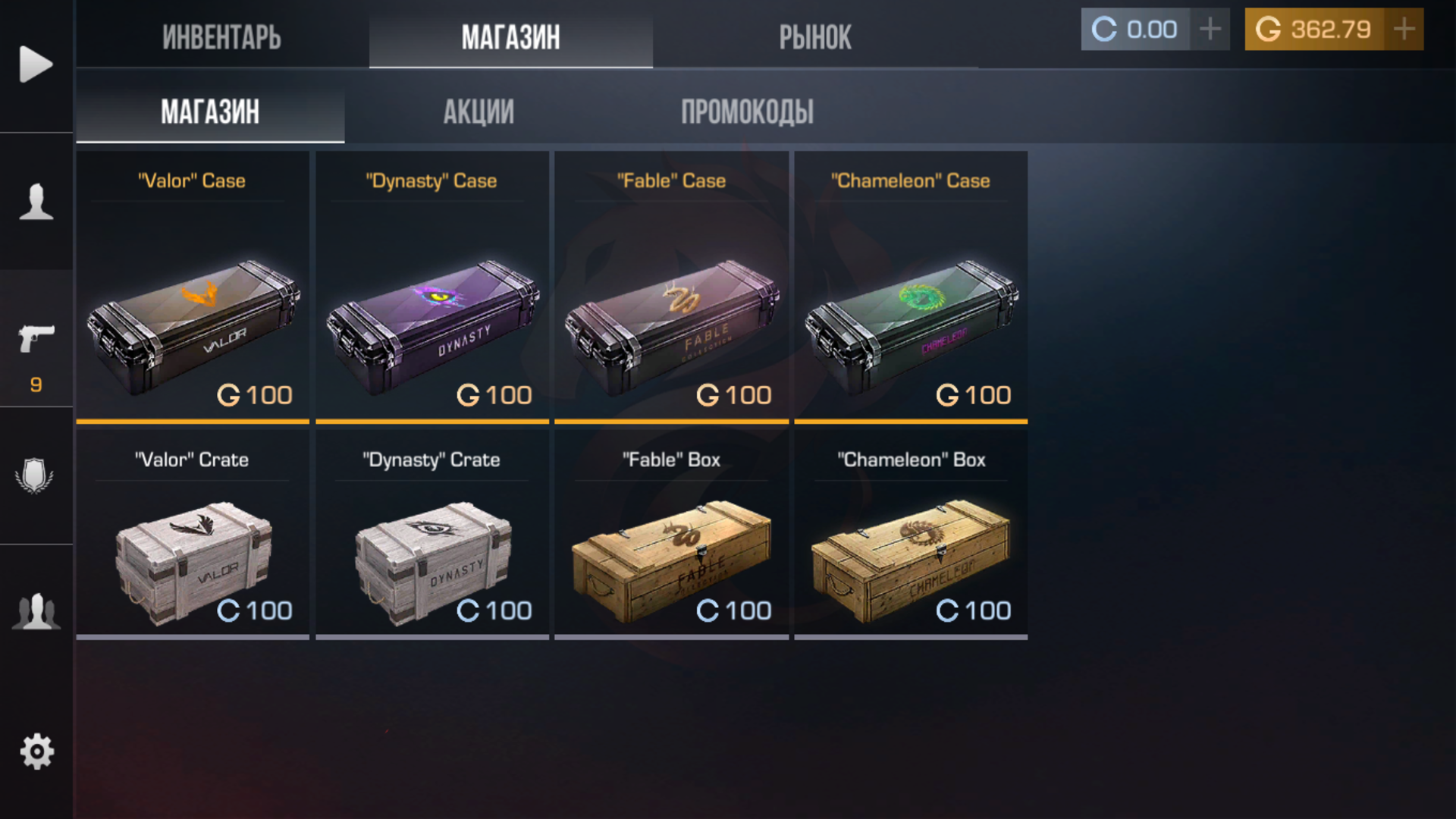The width and height of the screenshot is (1456, 819).
Task: Open the settings gear icon
Action: coord(35,751)
